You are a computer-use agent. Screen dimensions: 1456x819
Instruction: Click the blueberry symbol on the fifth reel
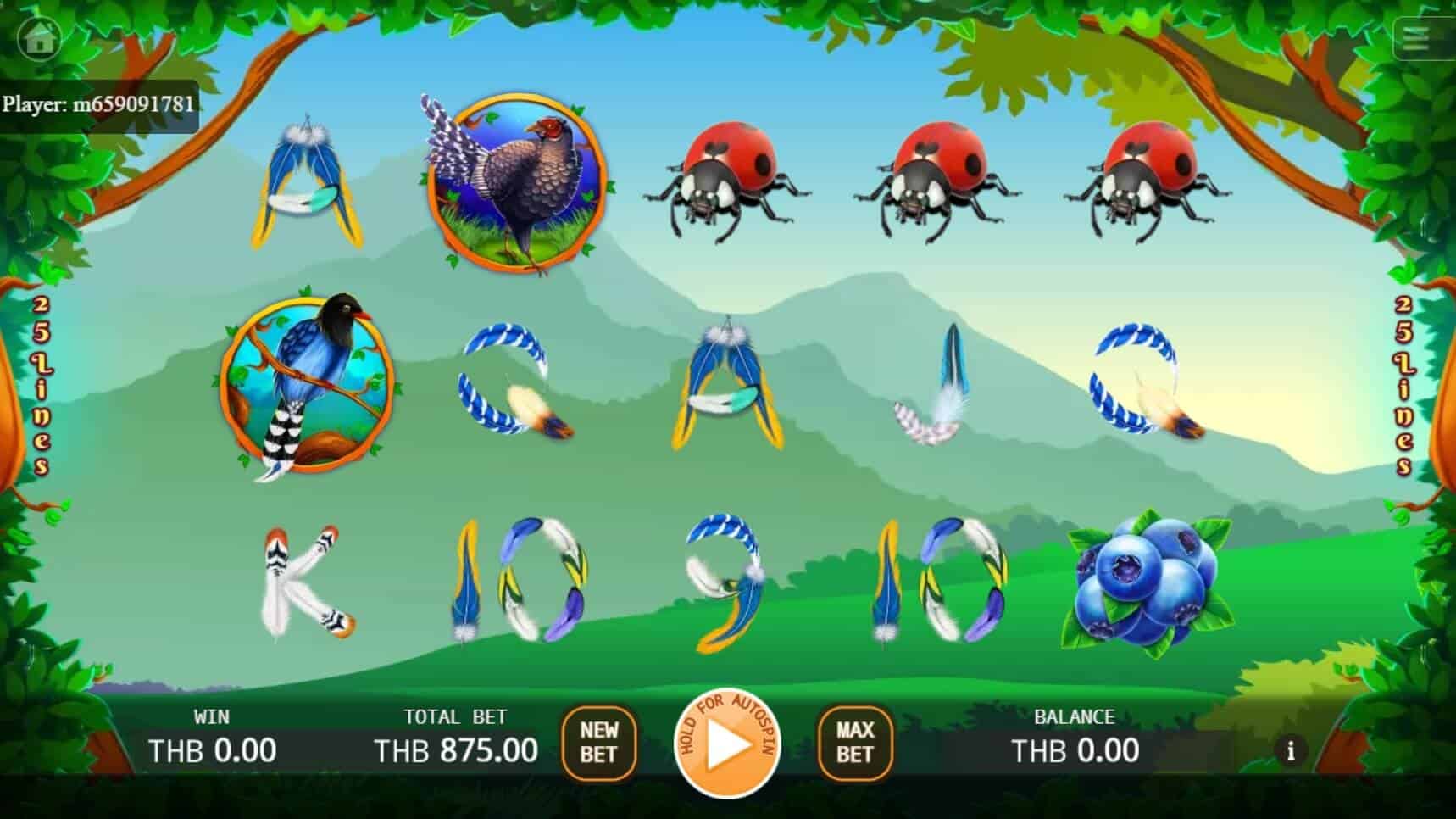(1144, 585)
